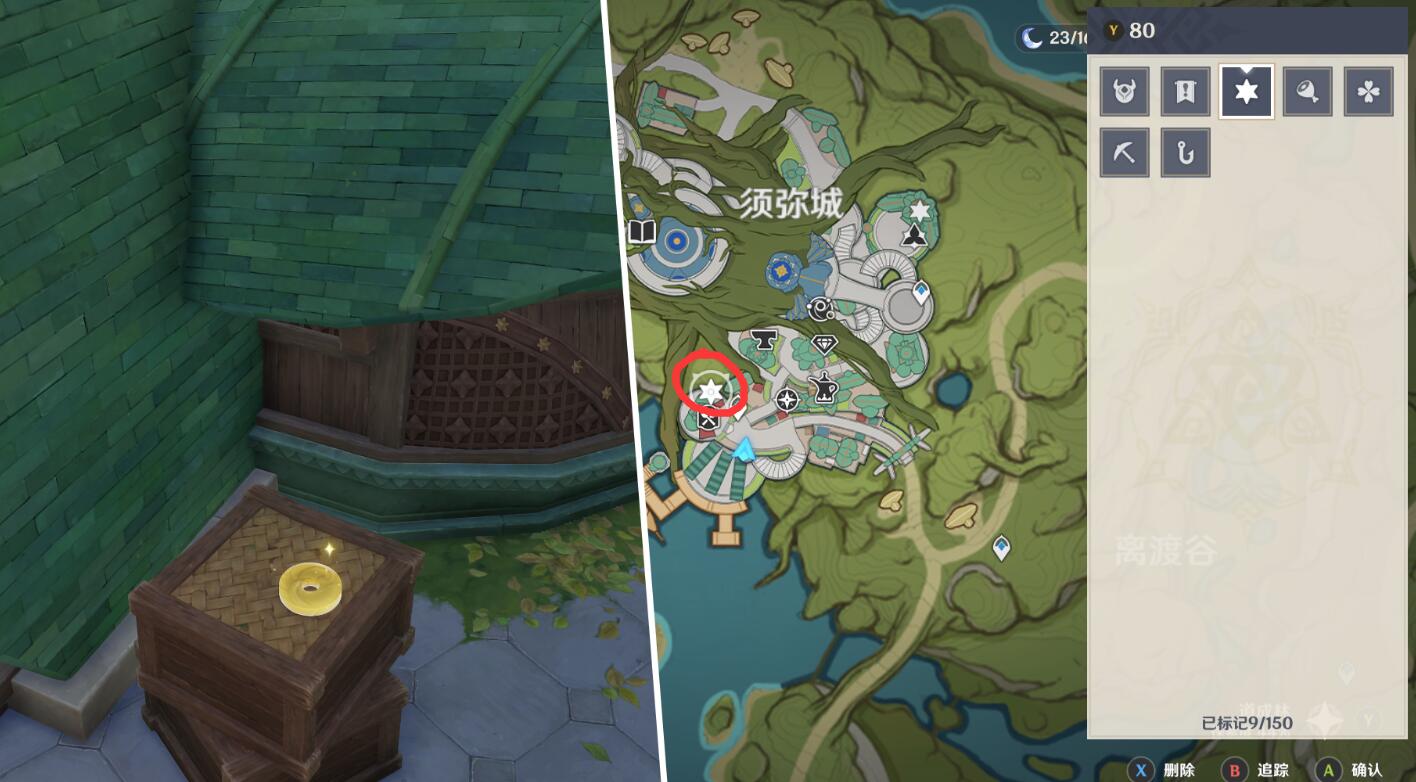
Task: Select the teleport waypoint inside Sumeru City
Action: 920,292
